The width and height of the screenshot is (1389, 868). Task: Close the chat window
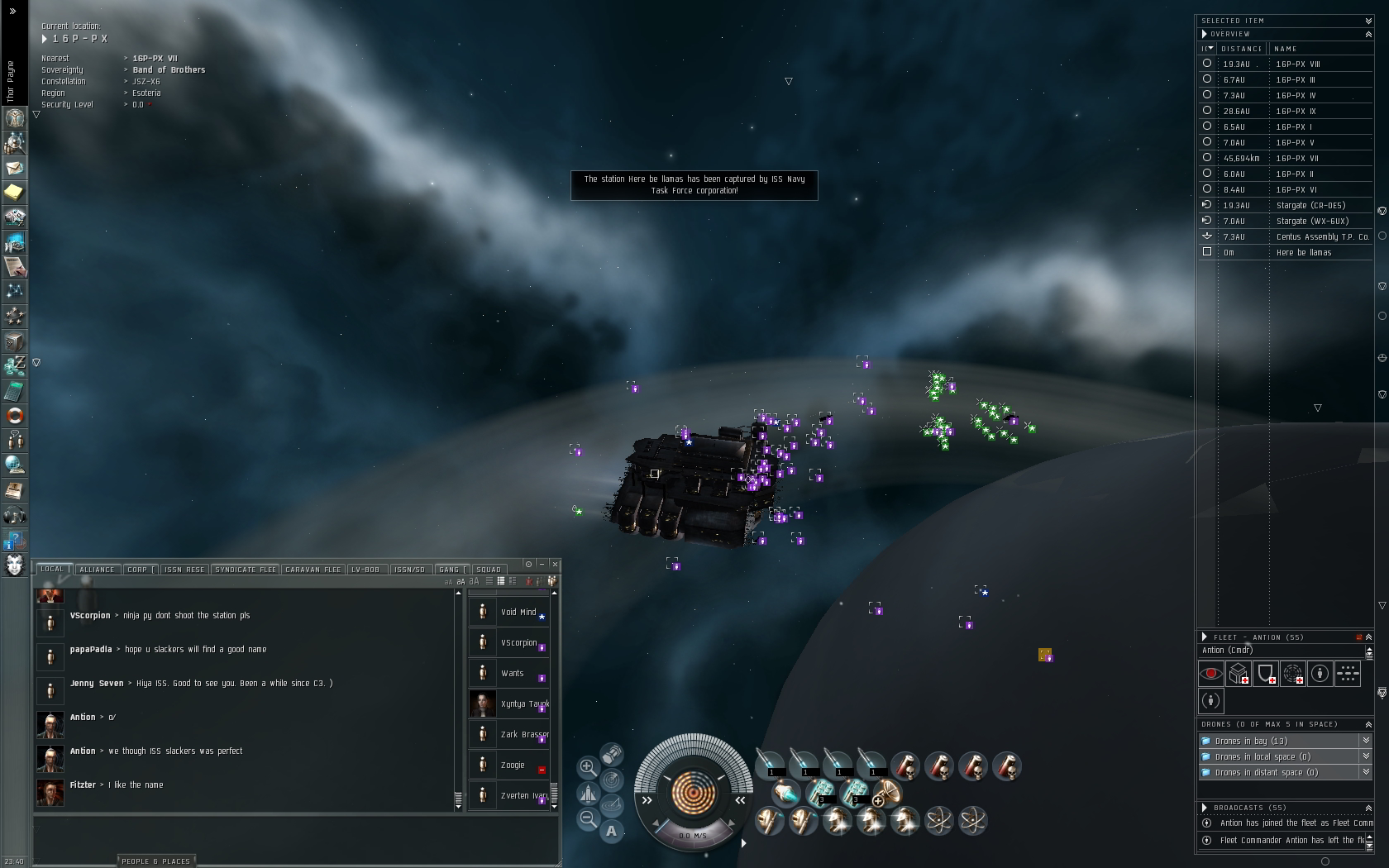pyautogui.click(x=555, y=564)
